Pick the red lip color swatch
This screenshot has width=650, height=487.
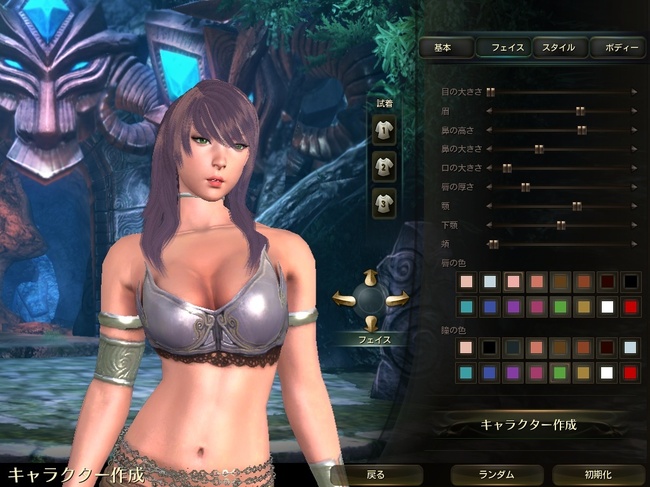pos(630,306)
